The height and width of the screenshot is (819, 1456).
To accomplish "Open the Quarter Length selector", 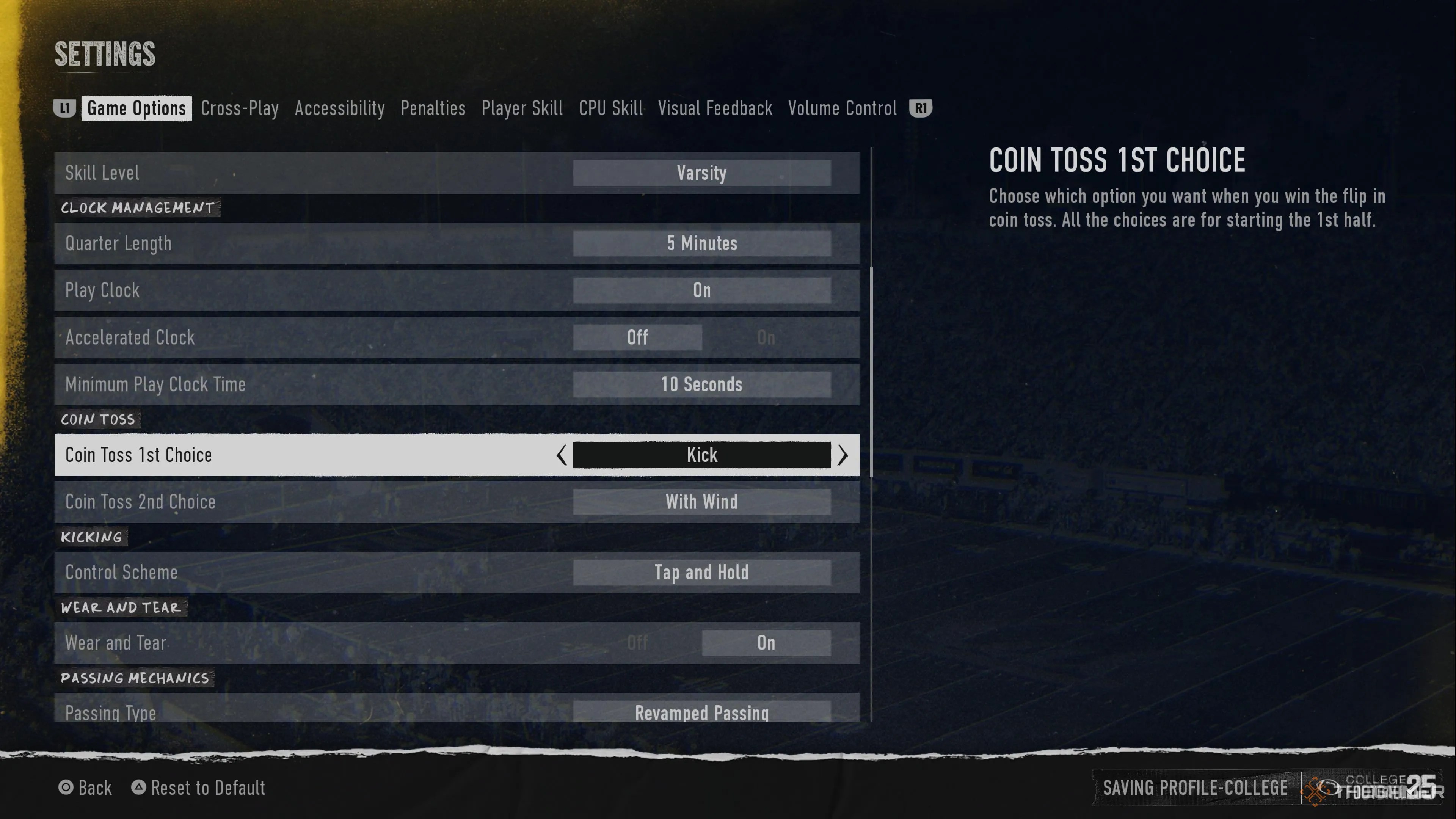I will [702, 243].
